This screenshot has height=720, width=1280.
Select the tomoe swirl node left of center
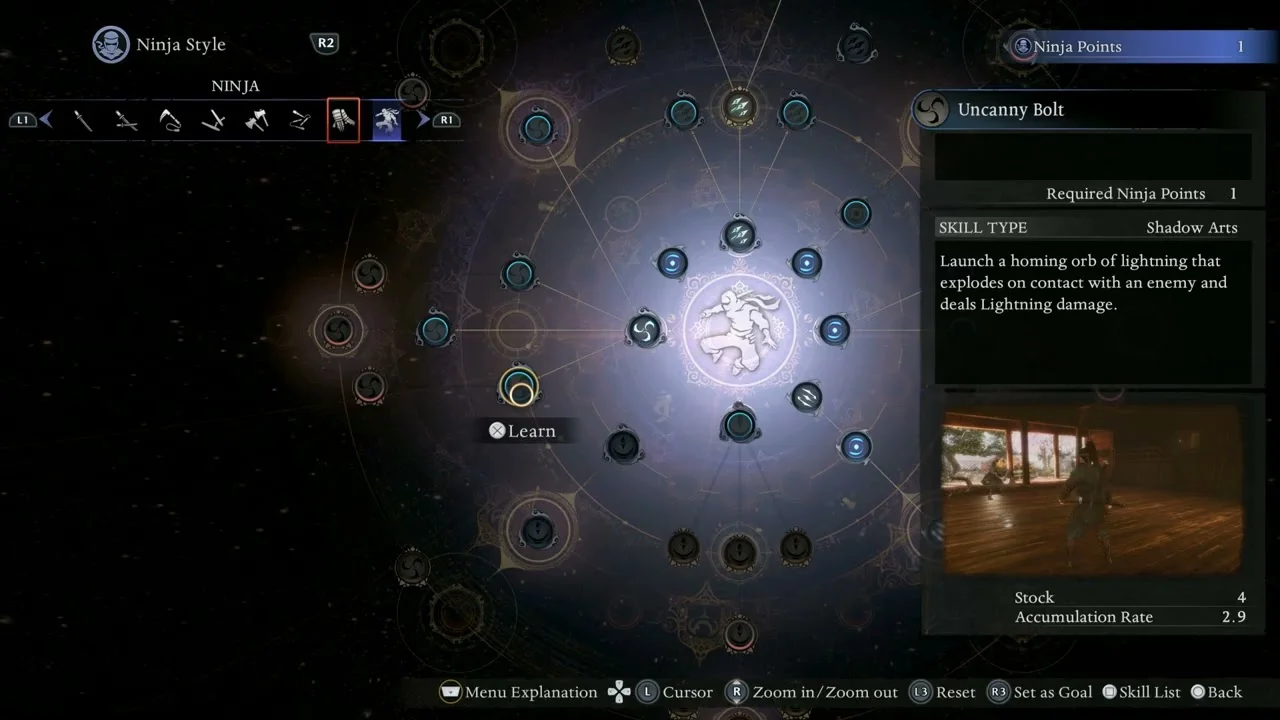pyautogui.click(x=644, y=330)
